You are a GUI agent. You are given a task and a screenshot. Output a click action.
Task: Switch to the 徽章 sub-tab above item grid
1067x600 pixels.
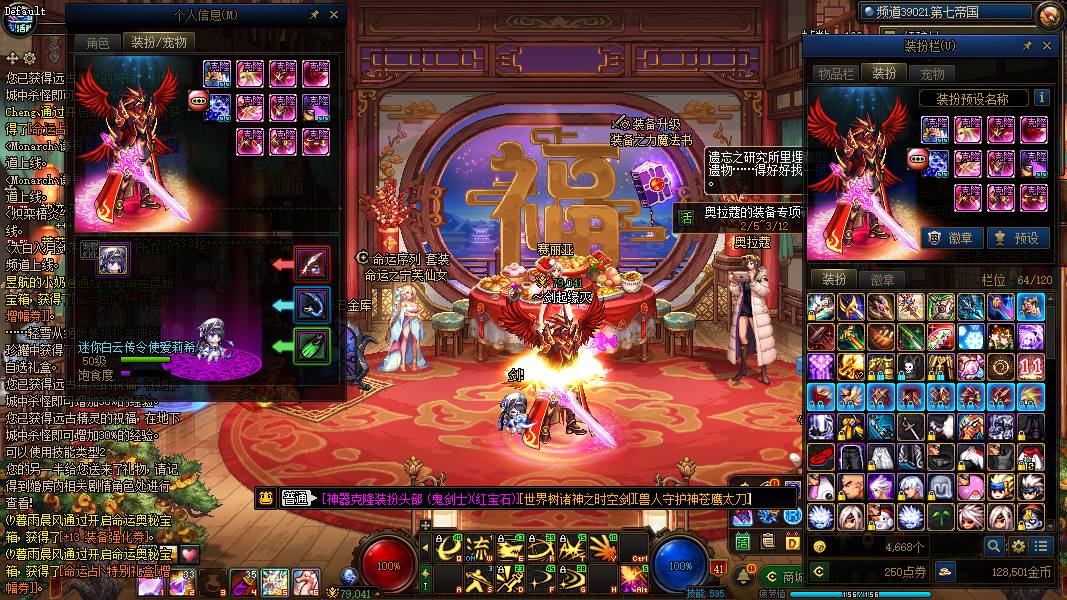pyautogui.click(x=882, y=279)
